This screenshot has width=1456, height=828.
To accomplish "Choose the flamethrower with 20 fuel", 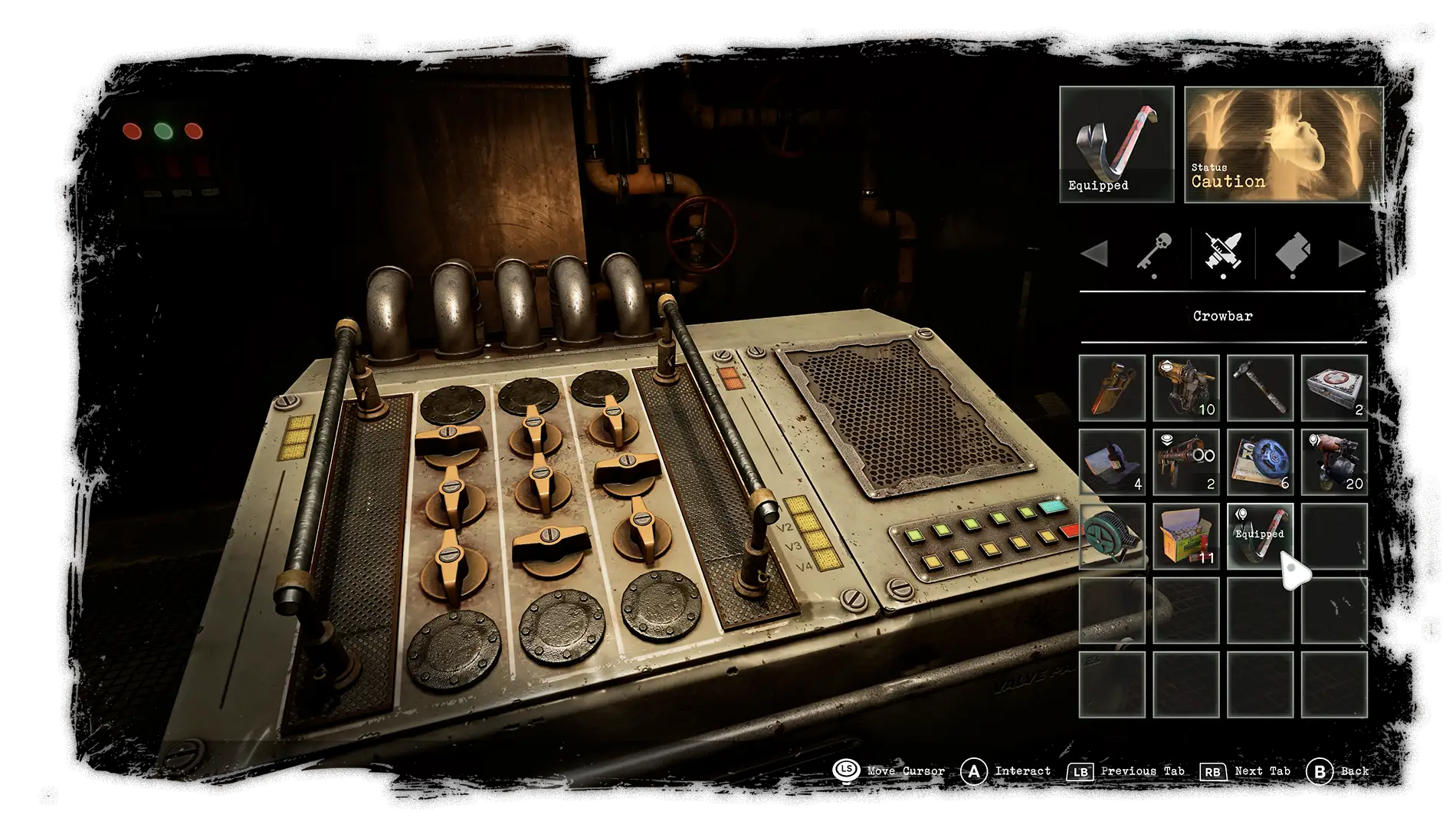I will [x=1334, y=462].
